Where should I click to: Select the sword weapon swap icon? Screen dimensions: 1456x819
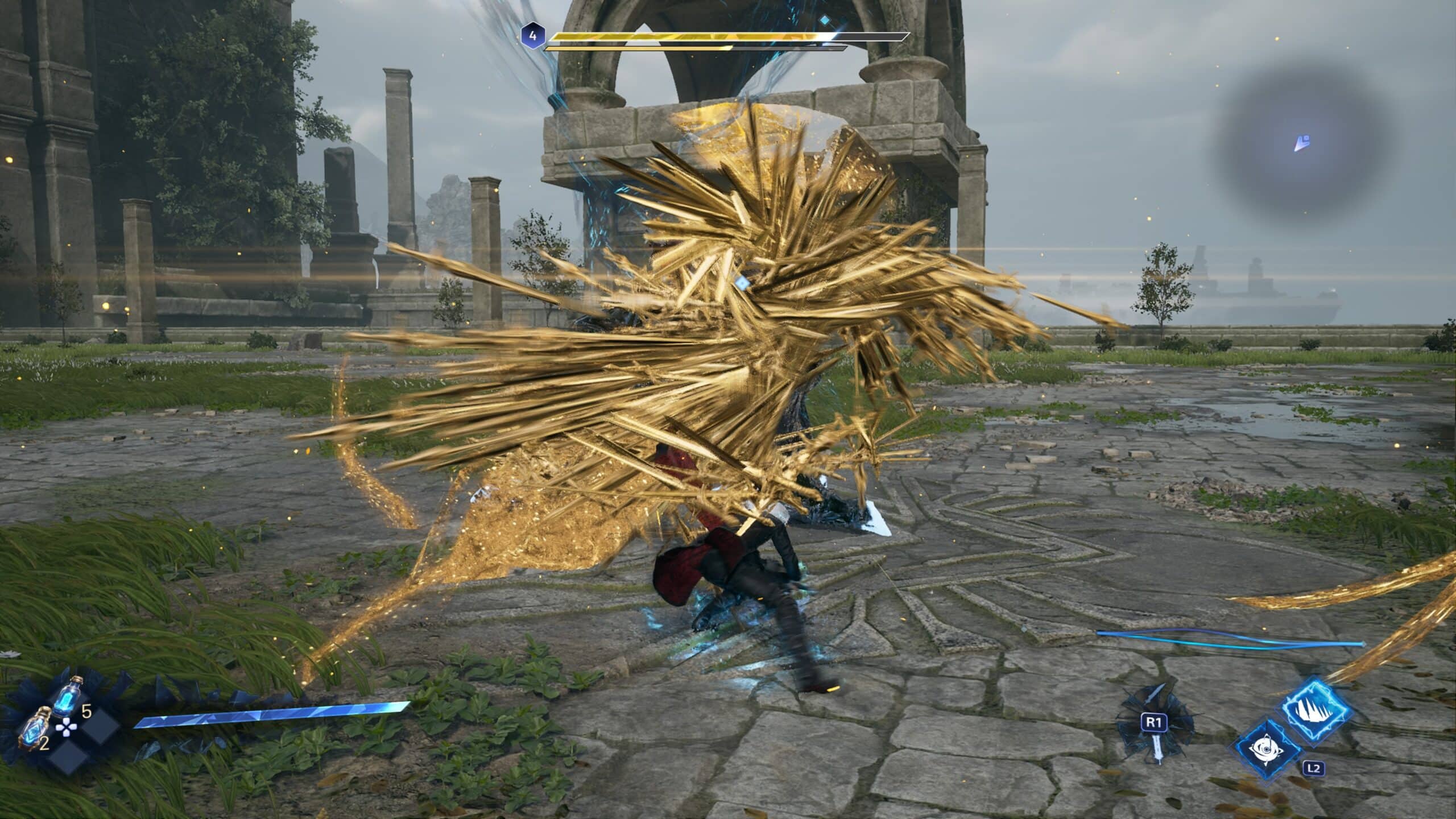coord(1155,731)
